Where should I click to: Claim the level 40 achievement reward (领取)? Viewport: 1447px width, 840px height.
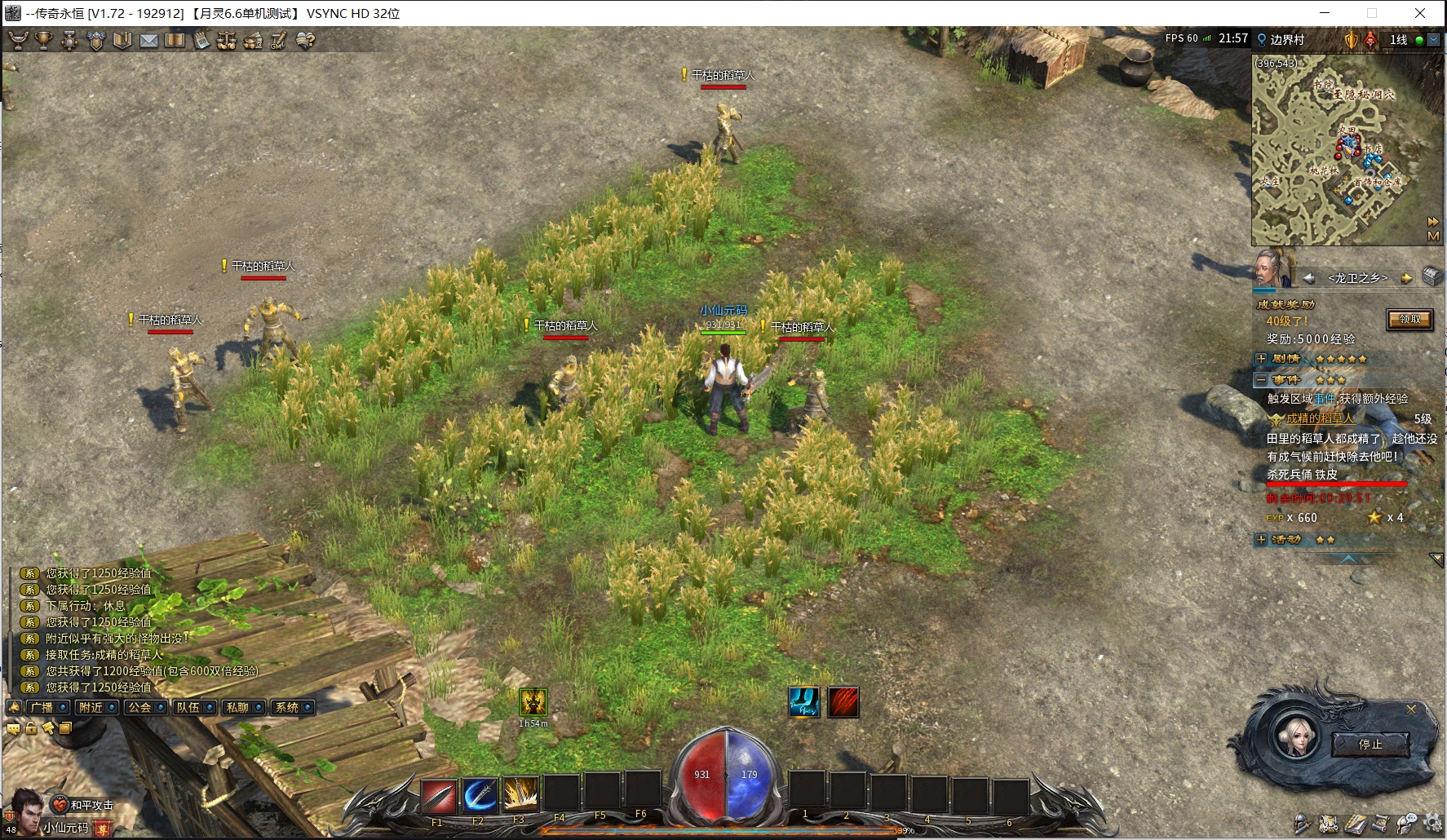click(x=1409, y=320)
